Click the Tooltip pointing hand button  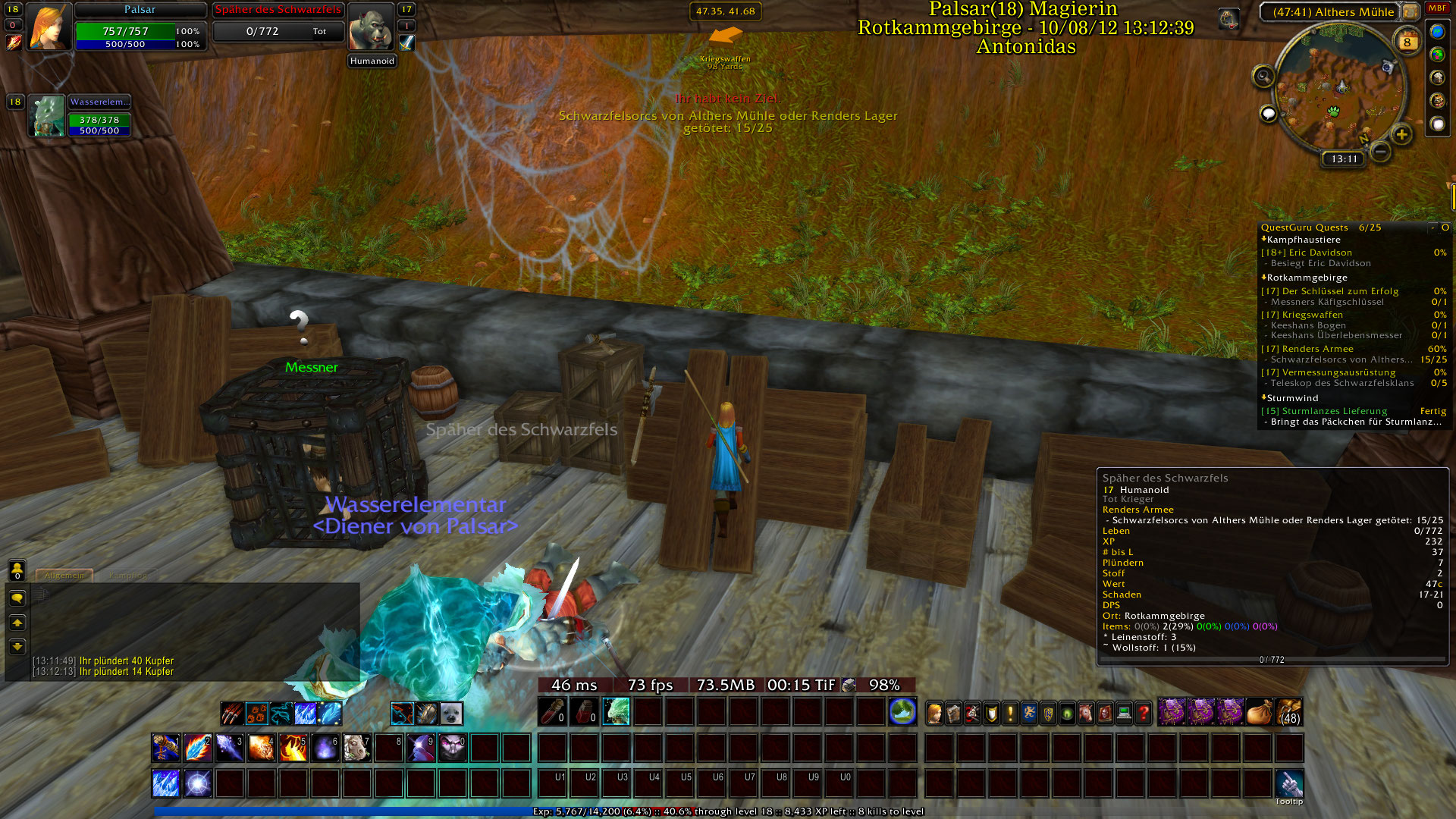click(x=1289, y=783)
